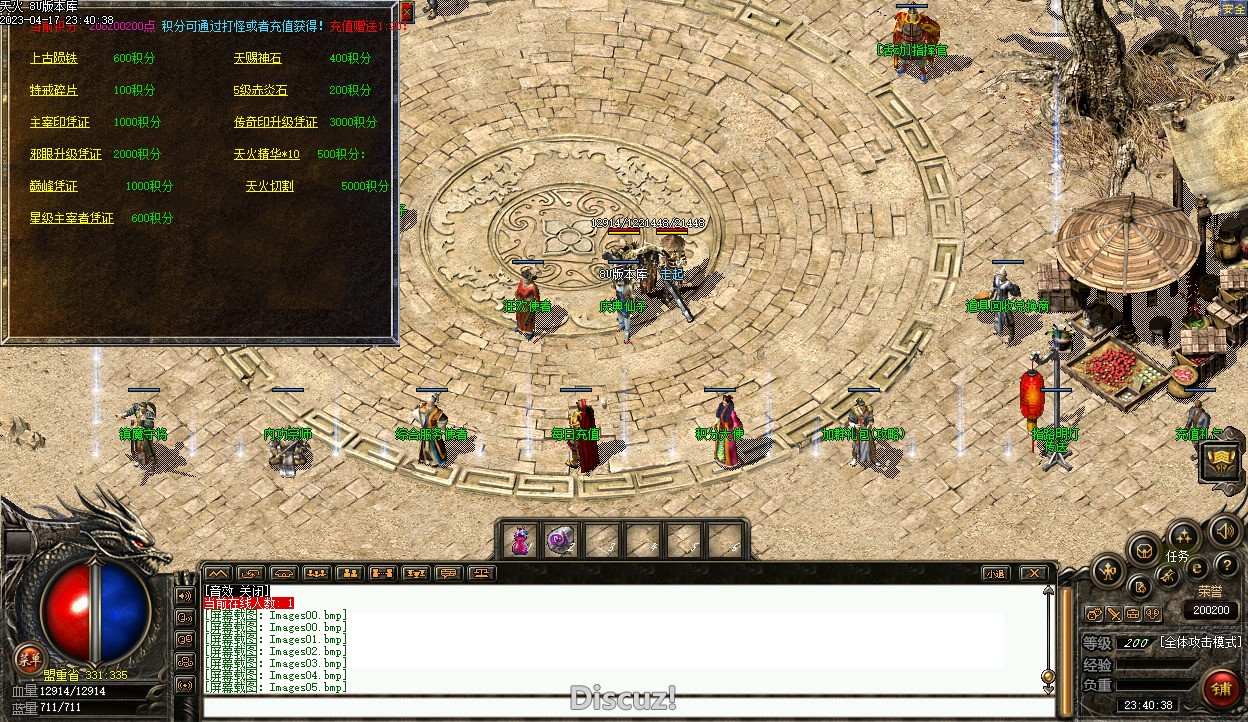
Task: Choose 邪眼升级凭证 for 2000 points
Action: 66,155
